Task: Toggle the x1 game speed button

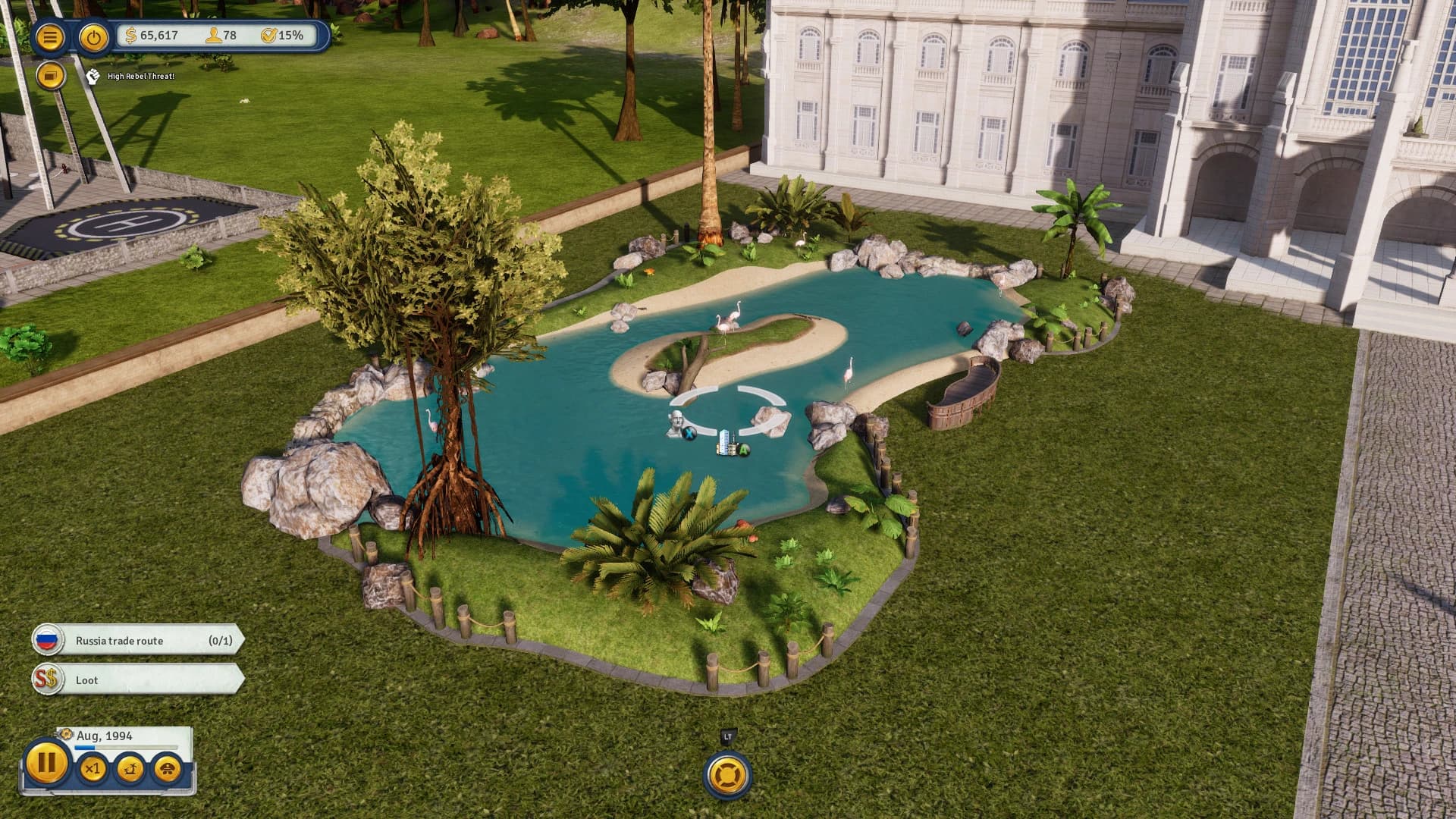Action: pyautogui.click(x=94, y=770)
